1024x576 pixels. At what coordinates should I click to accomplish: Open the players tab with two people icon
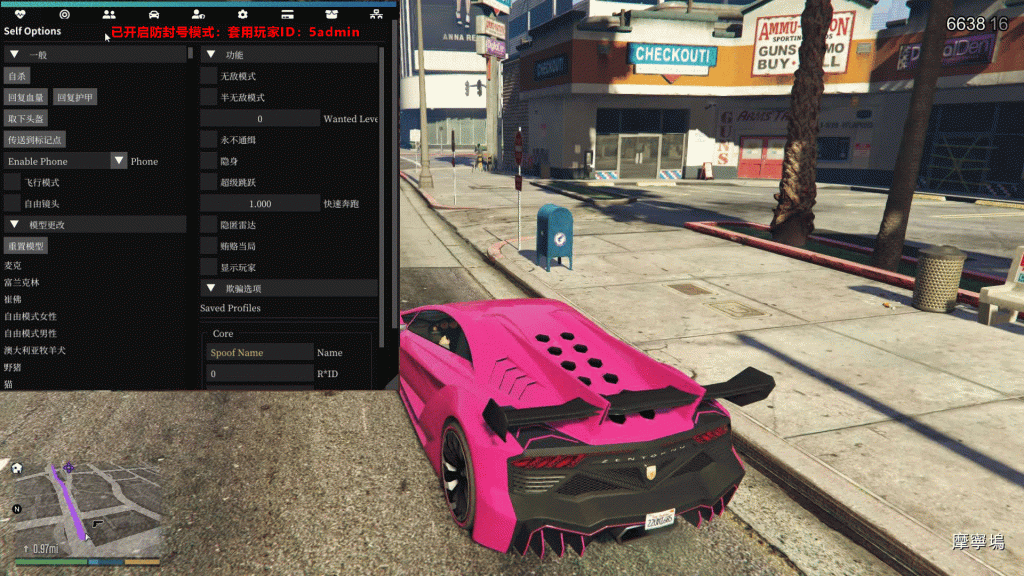[109, 15]
